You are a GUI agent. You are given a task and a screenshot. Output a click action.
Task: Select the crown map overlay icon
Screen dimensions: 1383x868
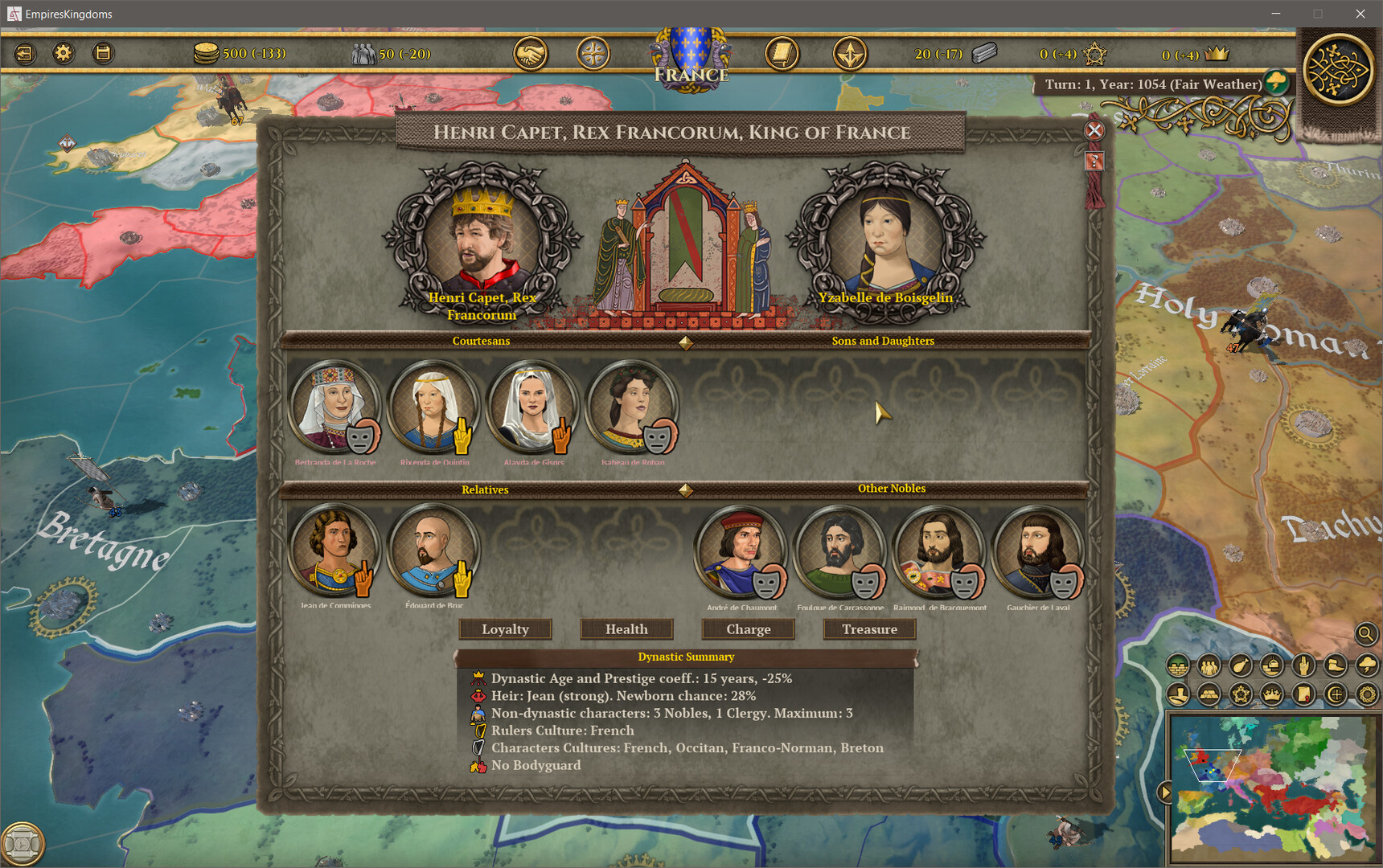[1271, 693]
